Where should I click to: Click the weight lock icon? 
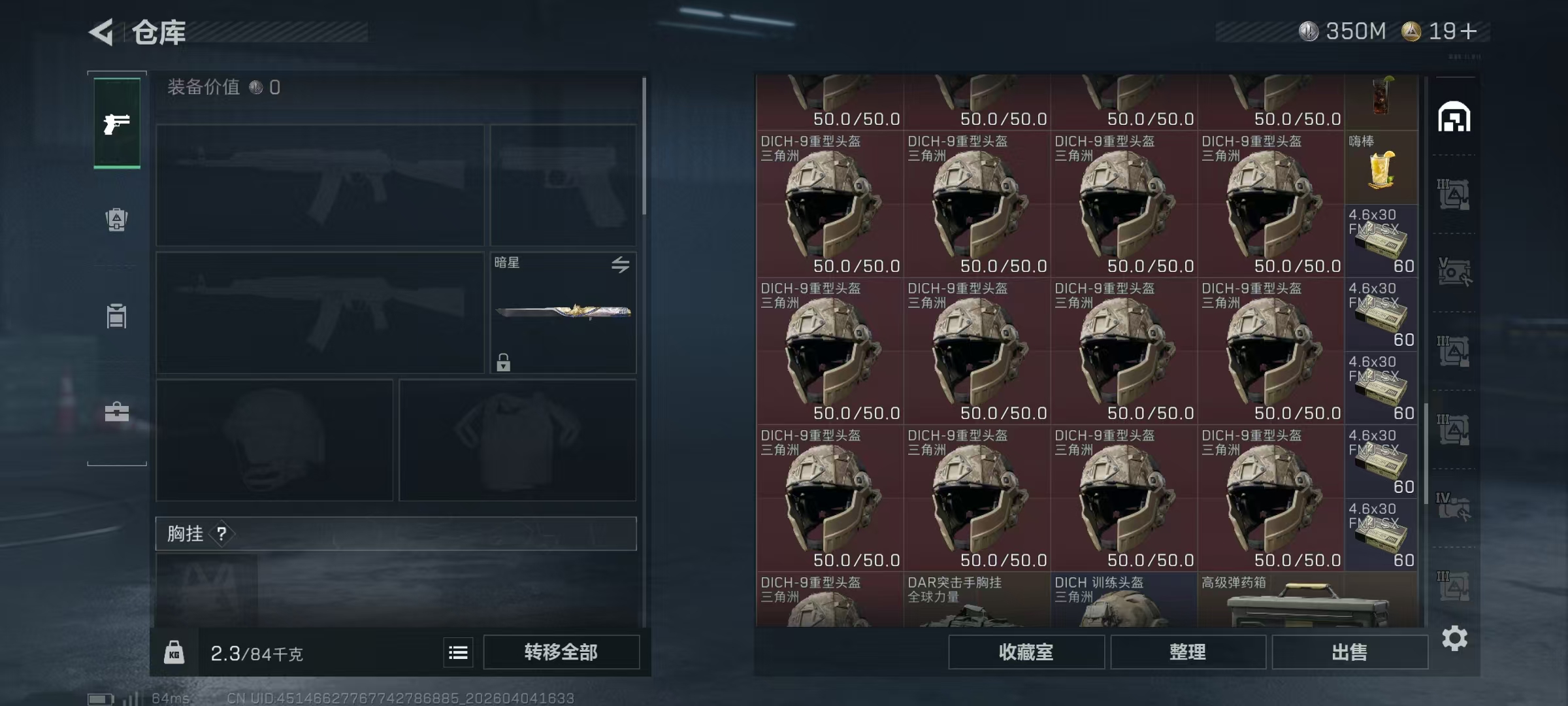(x=174, y=652)
